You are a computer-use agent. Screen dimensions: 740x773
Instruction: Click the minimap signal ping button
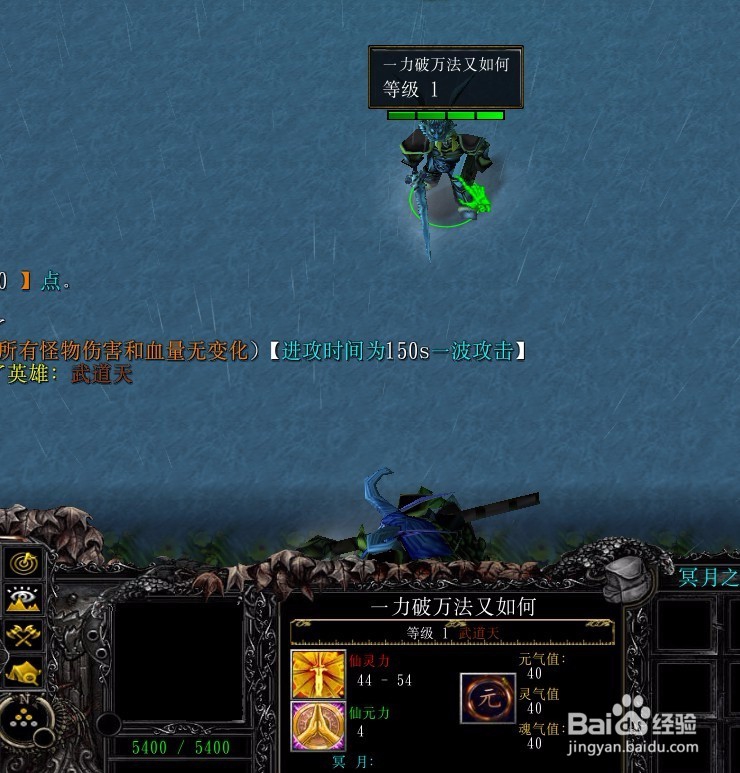pyautogui.click(x=22, y=563)
